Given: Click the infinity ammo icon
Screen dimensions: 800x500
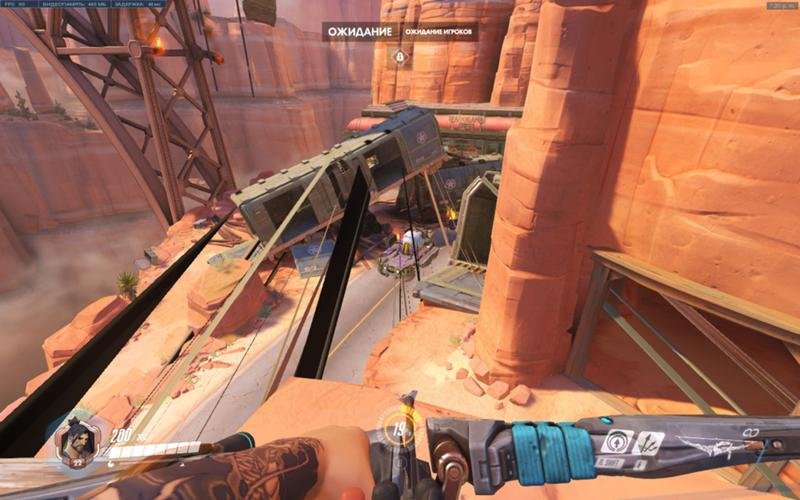Looking at the screenshot, I should (x=752, y=431).
